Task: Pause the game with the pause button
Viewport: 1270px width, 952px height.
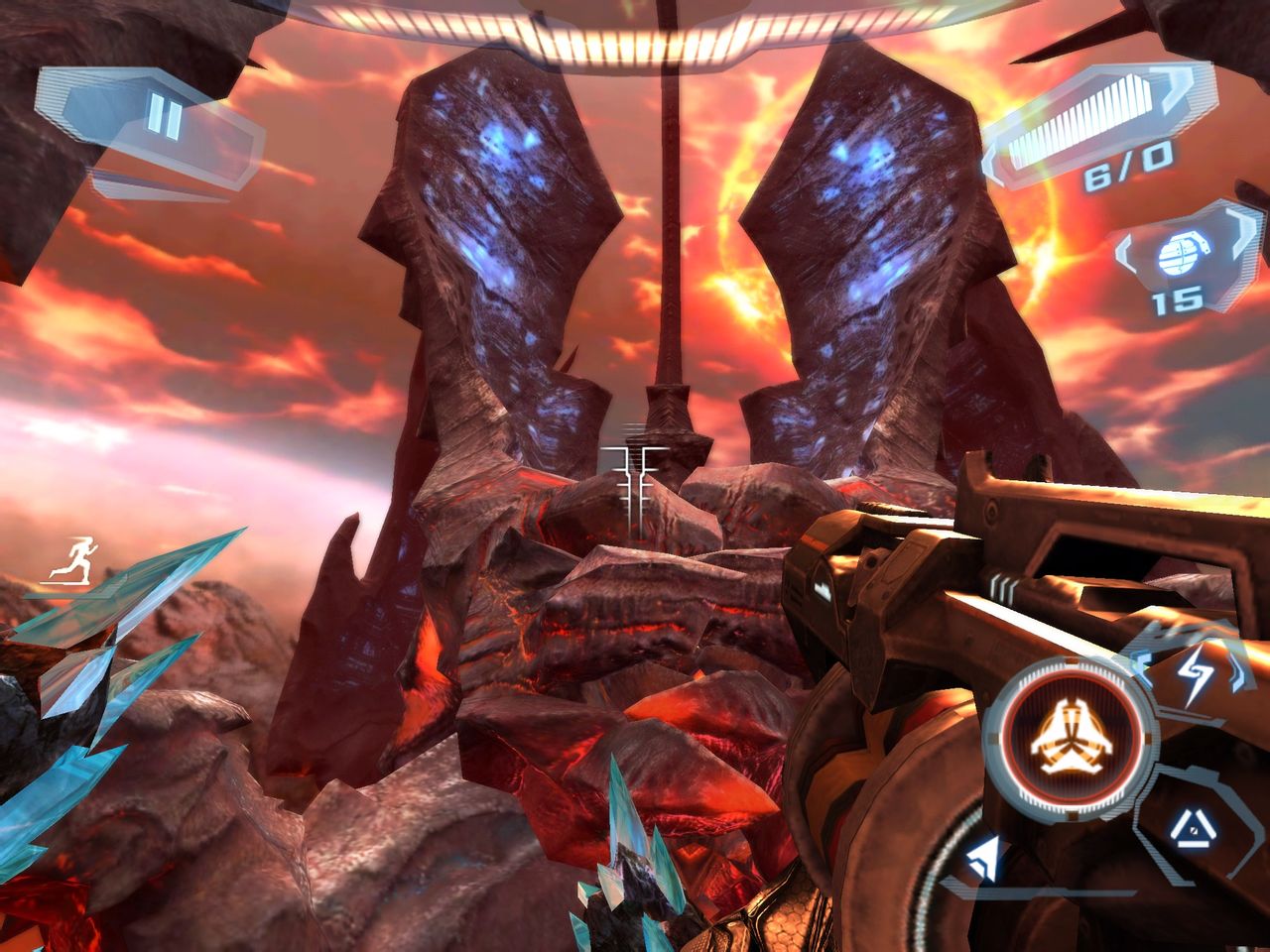Action: coord(165,119)
